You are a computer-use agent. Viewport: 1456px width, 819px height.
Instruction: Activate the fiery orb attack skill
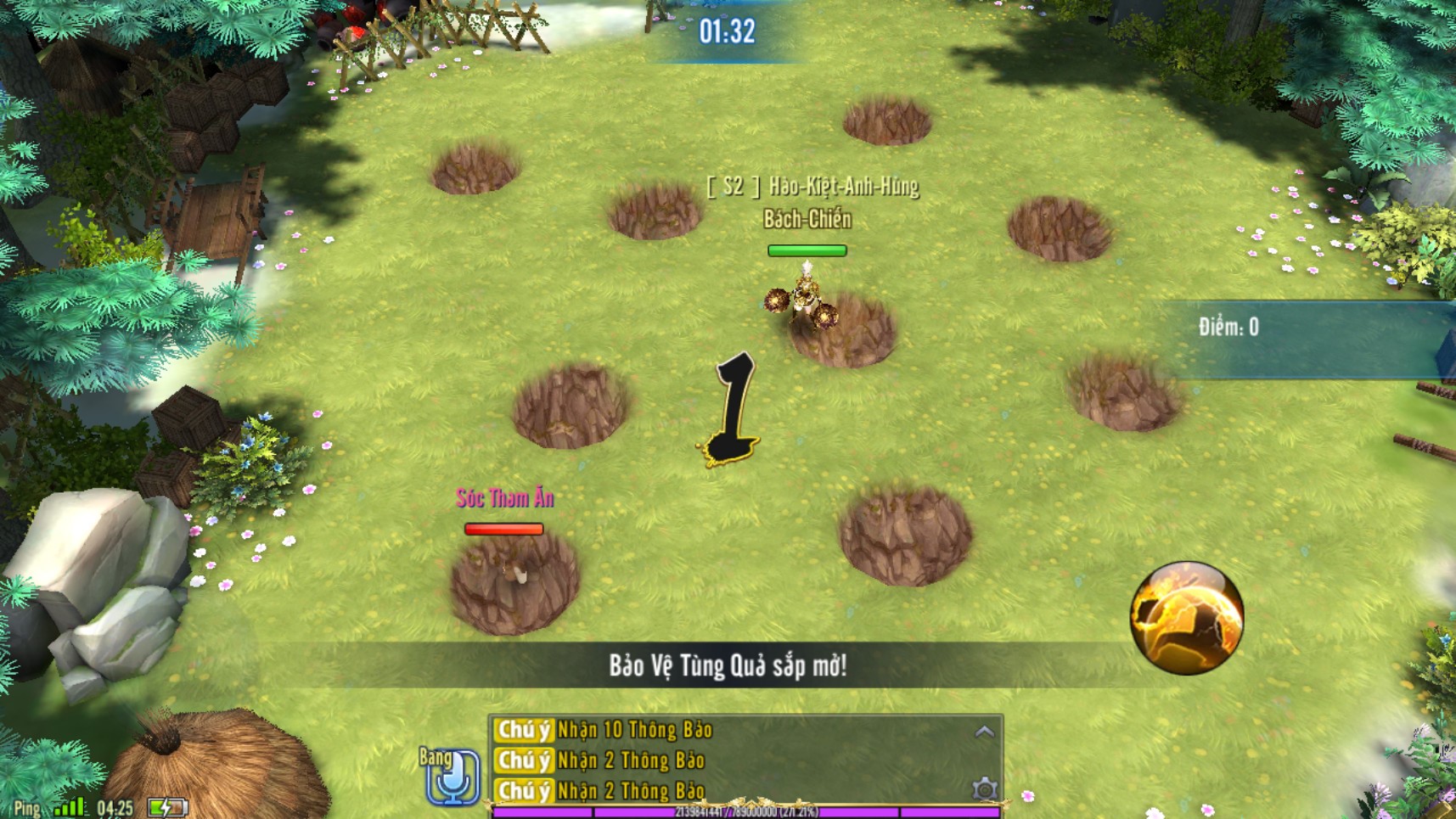[1186, 617]
